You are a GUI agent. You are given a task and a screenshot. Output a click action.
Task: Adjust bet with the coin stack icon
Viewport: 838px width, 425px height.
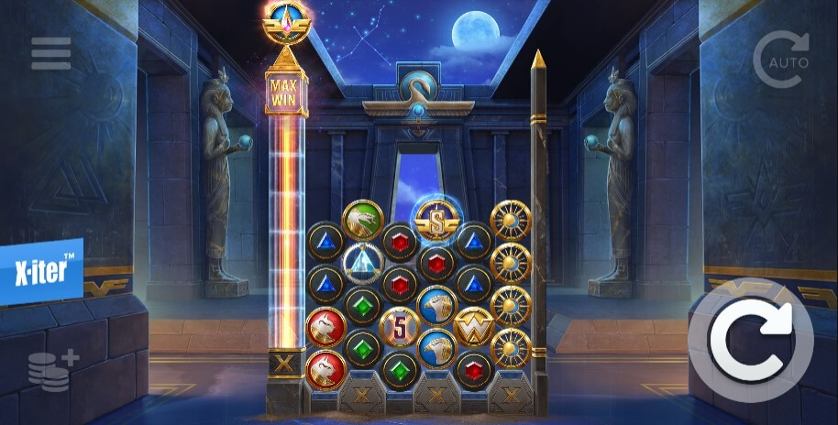pos(48,368)
